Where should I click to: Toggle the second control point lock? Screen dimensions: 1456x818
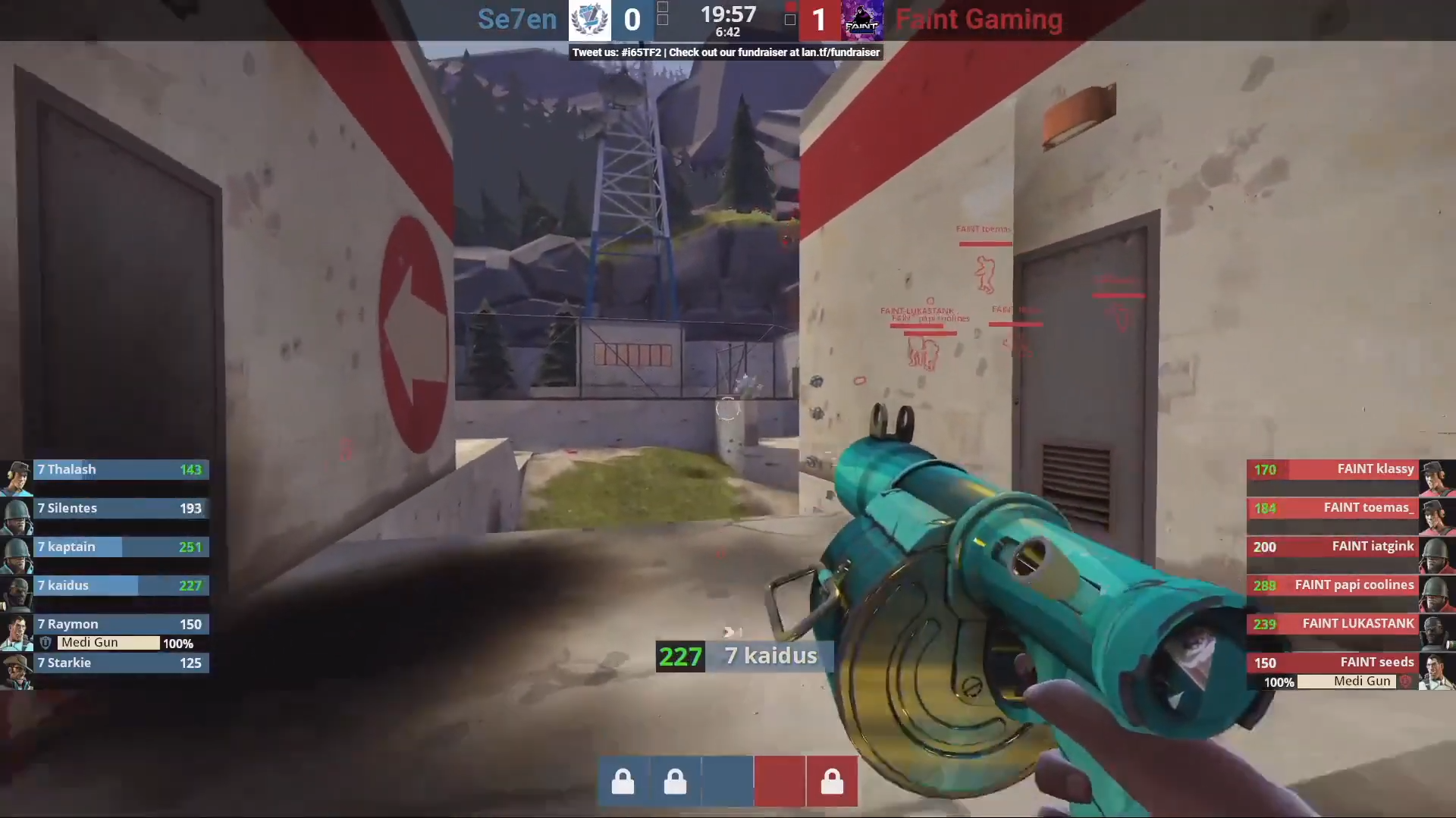(675, 781)
